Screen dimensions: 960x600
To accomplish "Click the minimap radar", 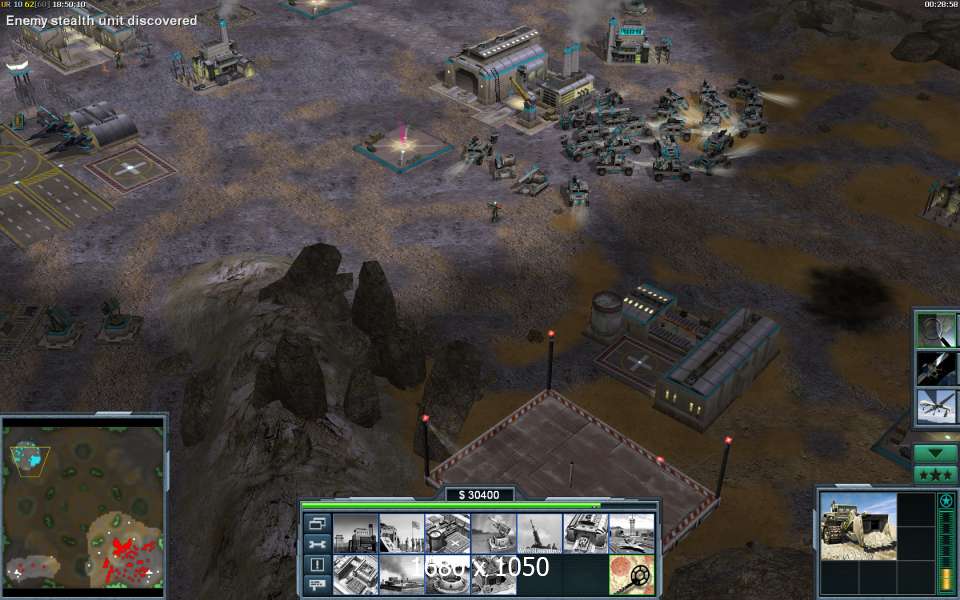I will [83, 502].
